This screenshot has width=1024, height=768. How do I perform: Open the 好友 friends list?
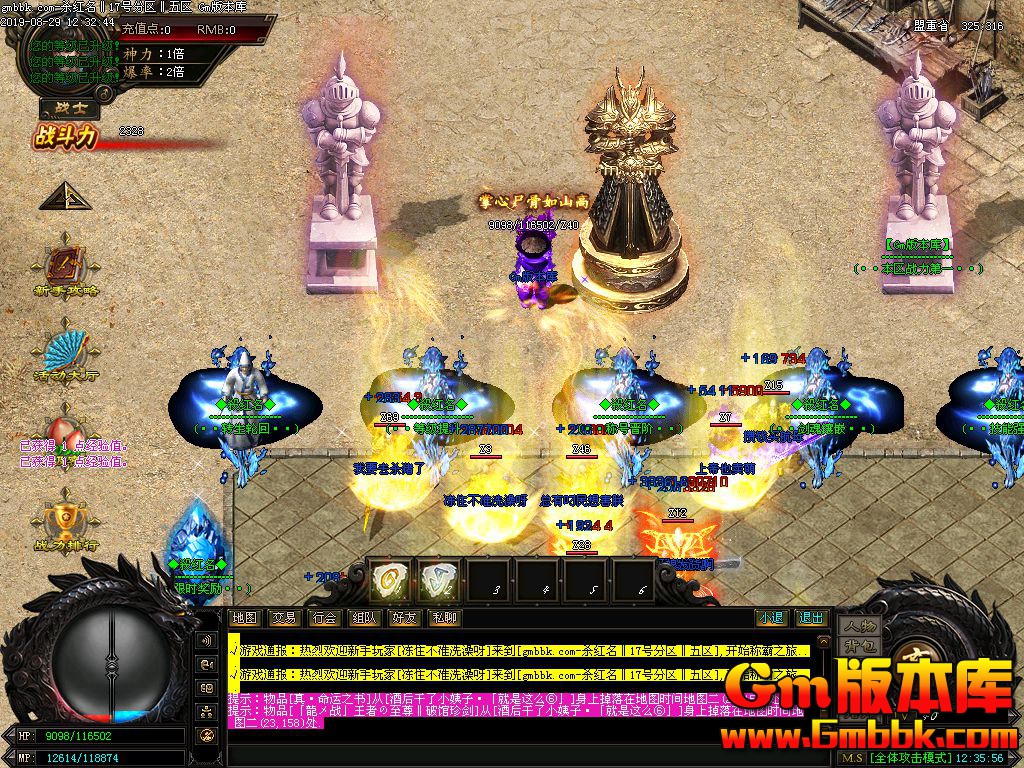click(x=404, y=618)
